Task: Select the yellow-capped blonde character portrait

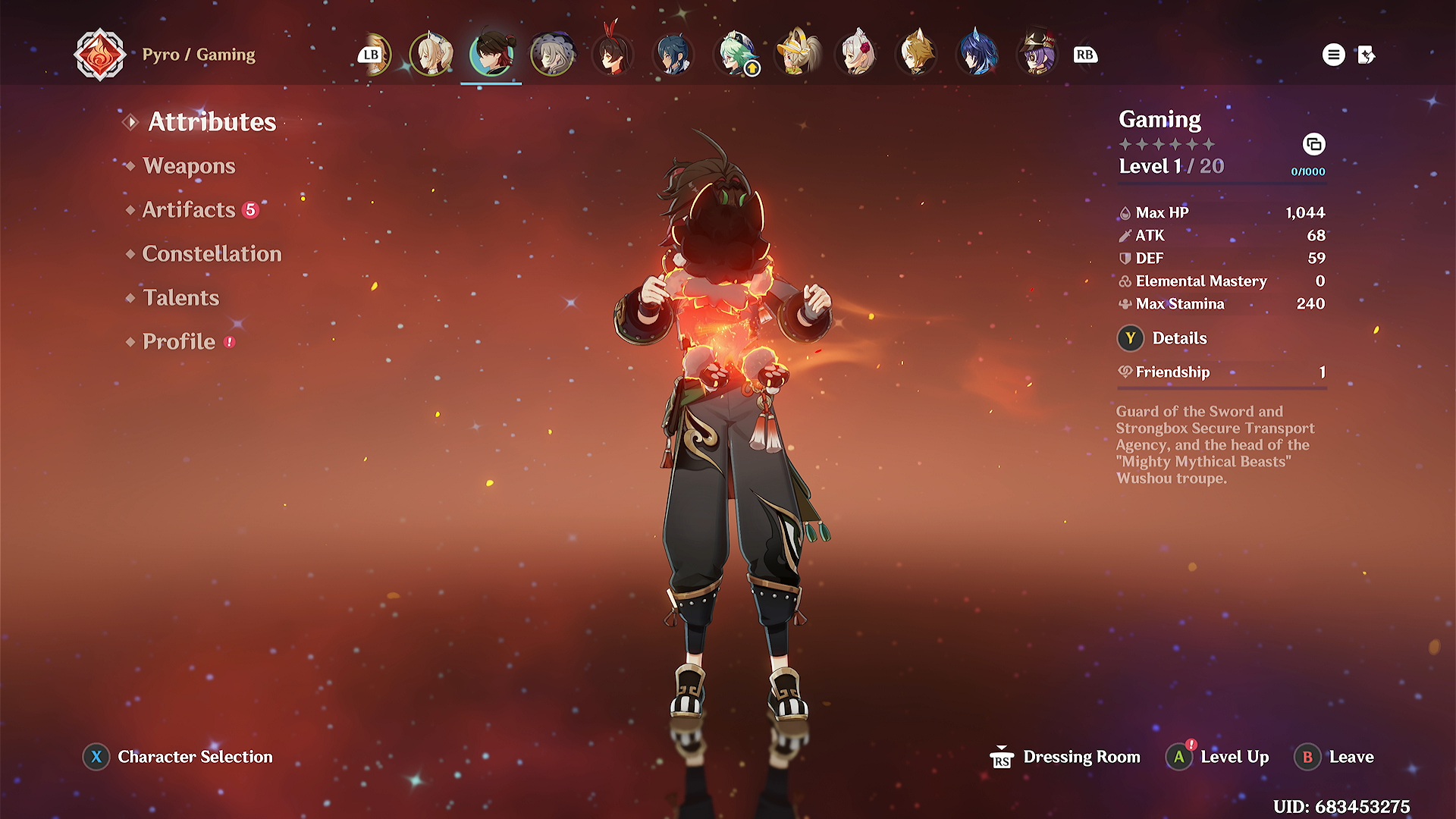Action: tap(796, 55)
